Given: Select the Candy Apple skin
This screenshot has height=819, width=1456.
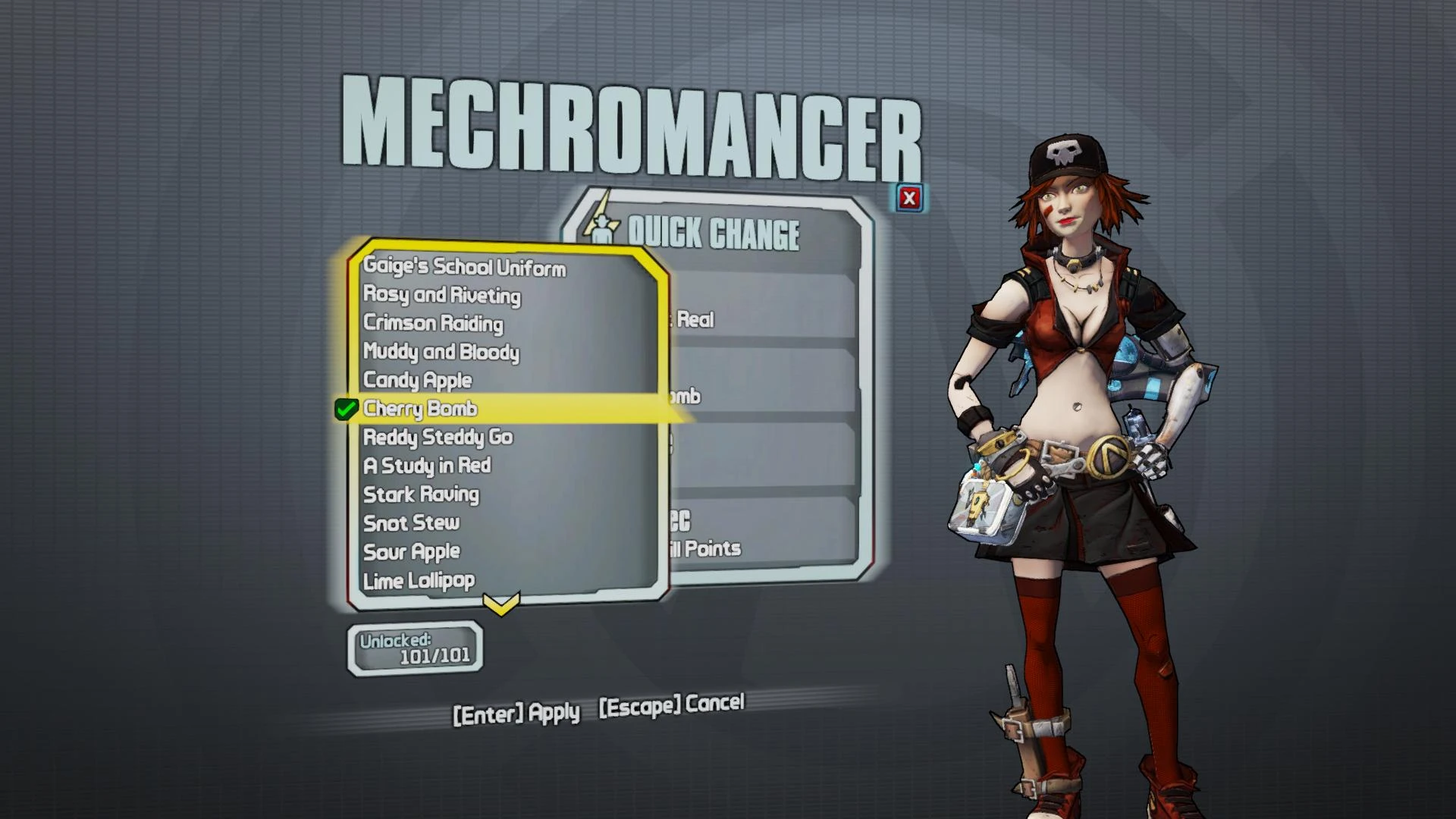Looking at the screenshot, I should click(418, 380).
